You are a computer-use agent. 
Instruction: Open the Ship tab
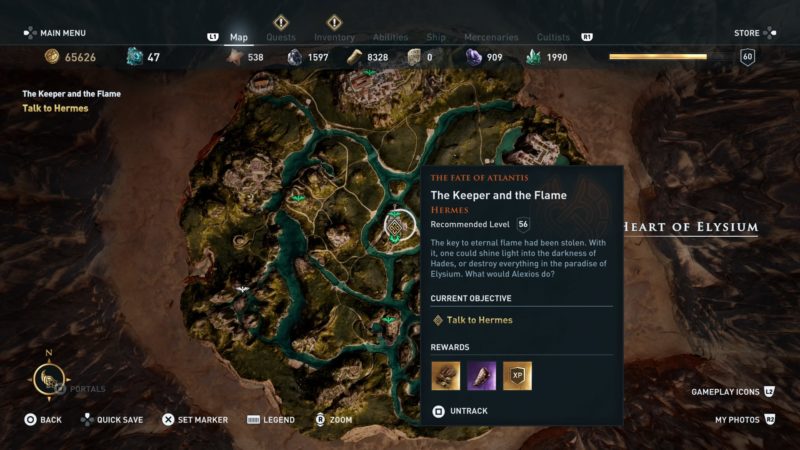point(436,38)
